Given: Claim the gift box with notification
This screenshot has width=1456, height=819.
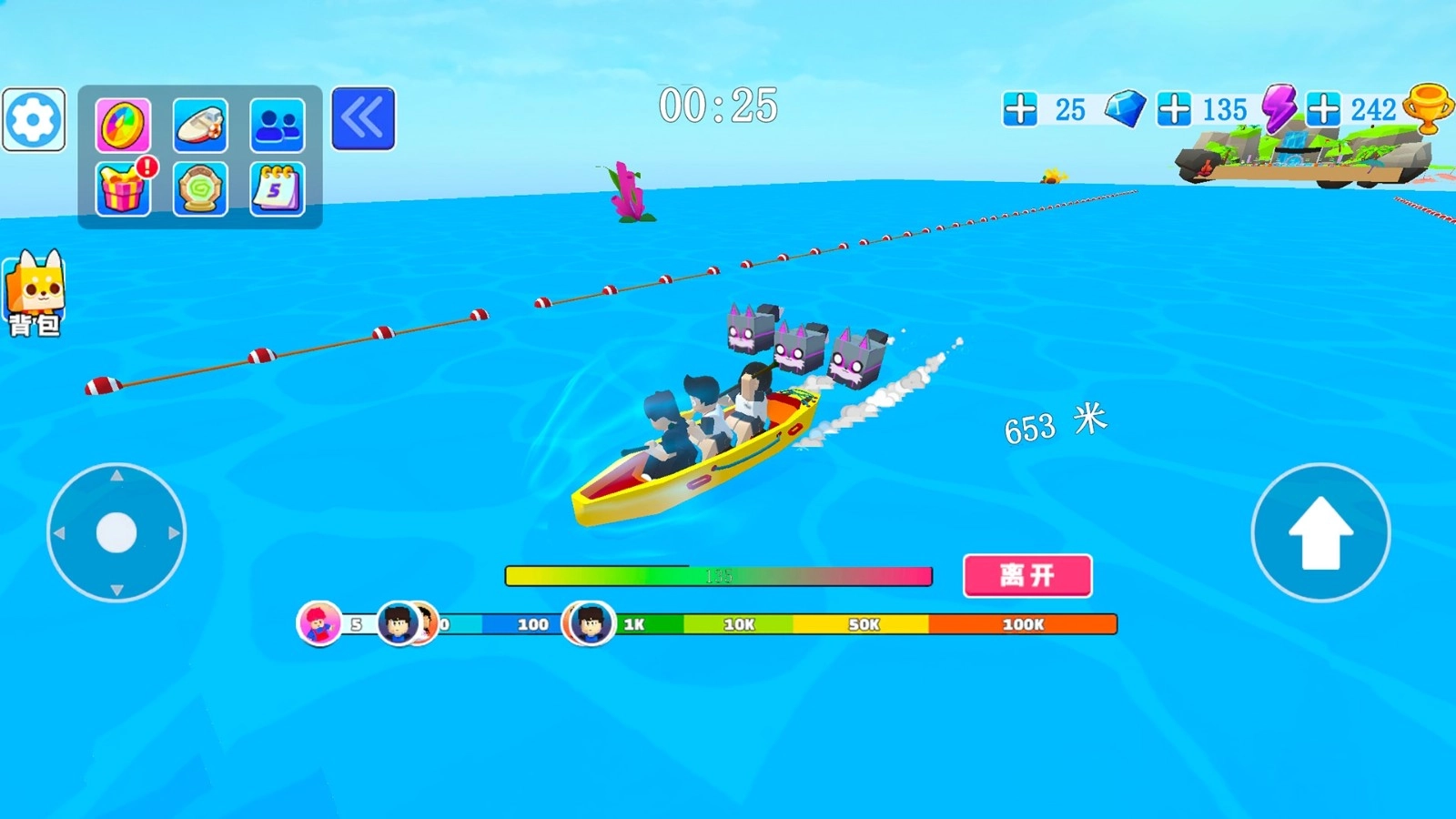Looking at the screenshot, I should 123,187.
